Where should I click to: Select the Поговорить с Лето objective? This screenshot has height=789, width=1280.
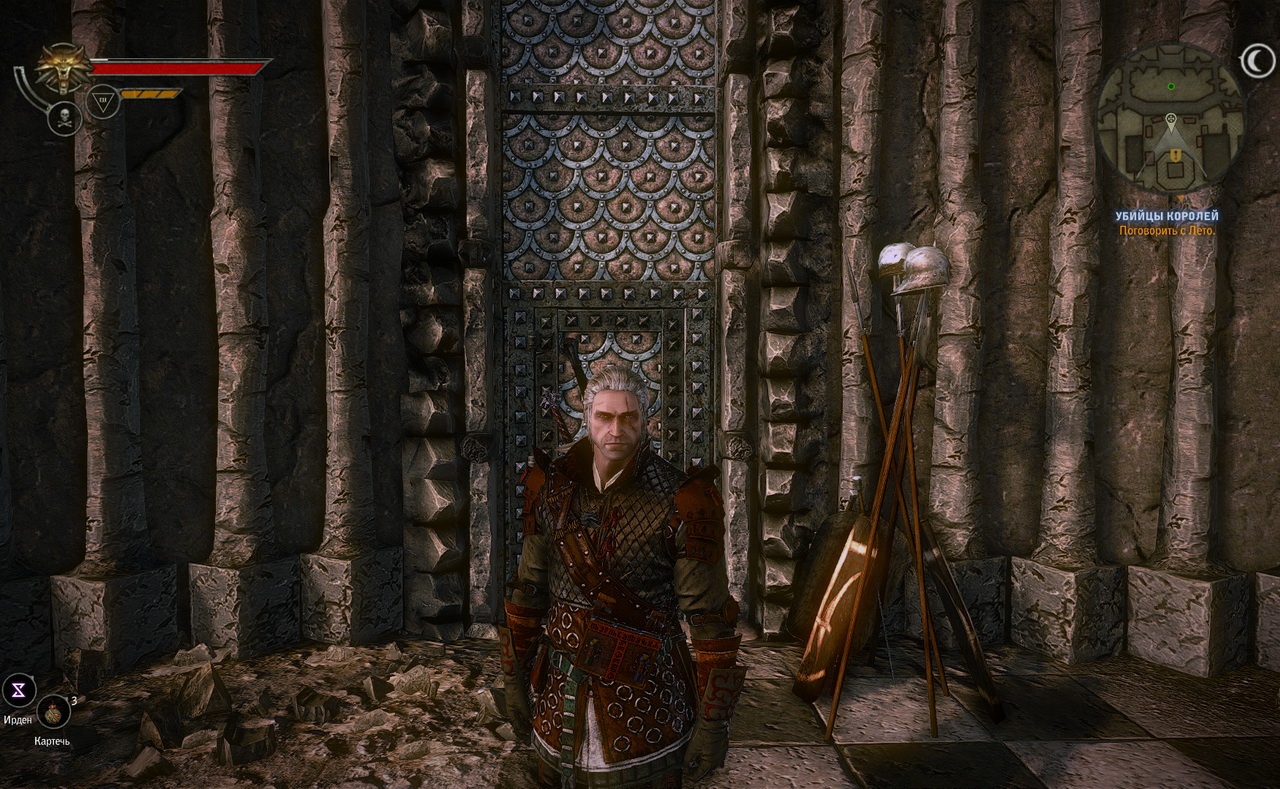coord(1168,231)
